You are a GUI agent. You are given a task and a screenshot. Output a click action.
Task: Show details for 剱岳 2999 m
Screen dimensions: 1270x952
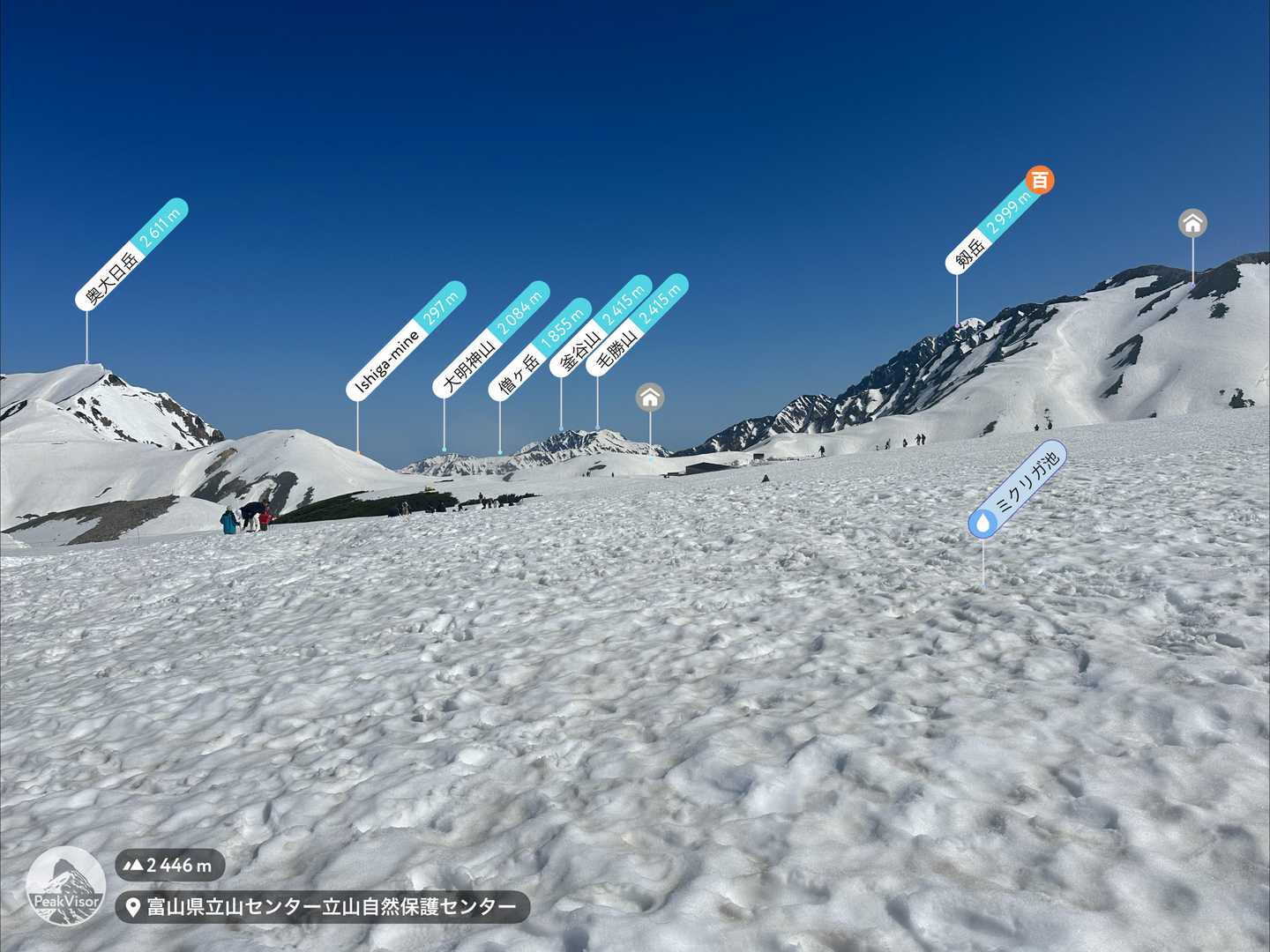(994, 227)
